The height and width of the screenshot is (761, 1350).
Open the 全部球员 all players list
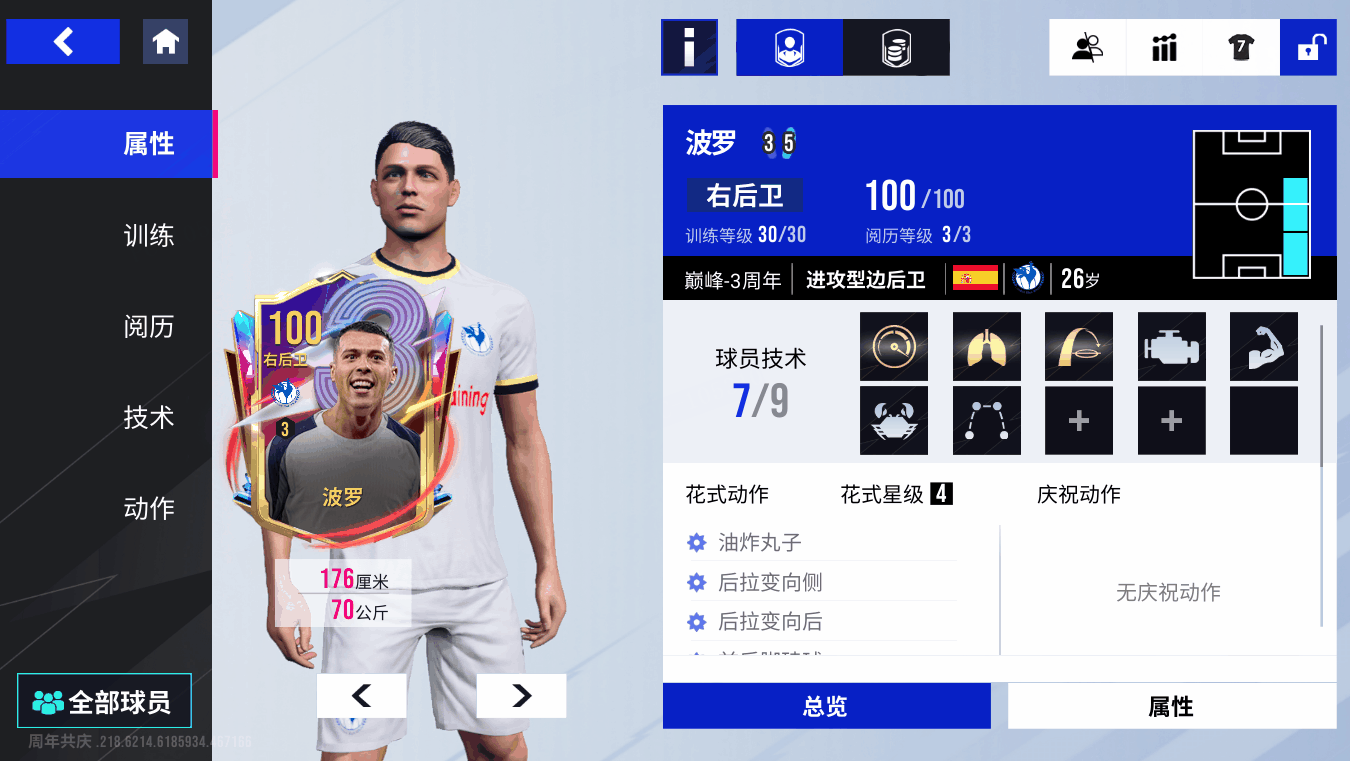pos(103,702)
